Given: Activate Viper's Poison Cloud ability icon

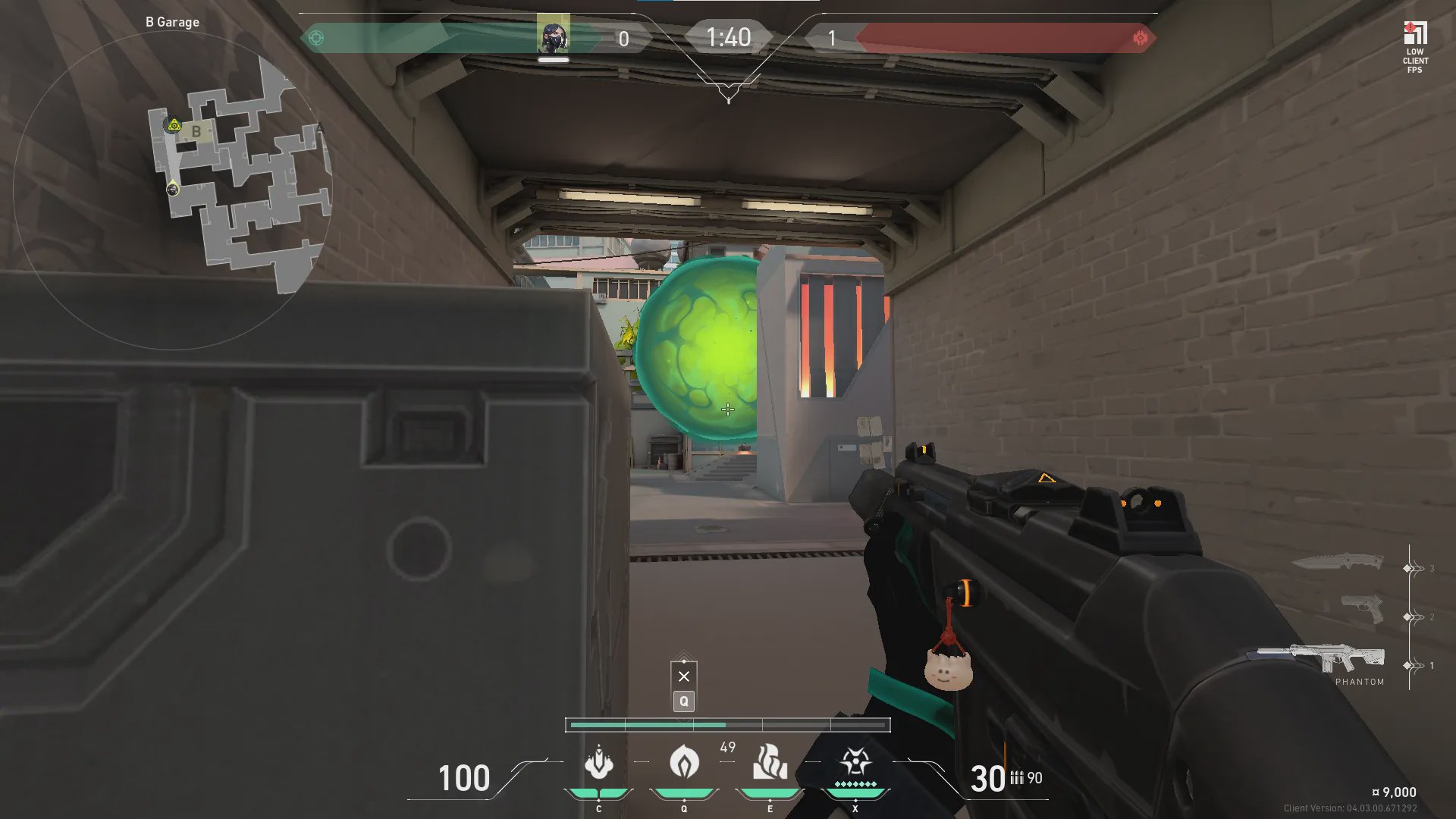Looking at the screenshot, I should coord(684,762).
